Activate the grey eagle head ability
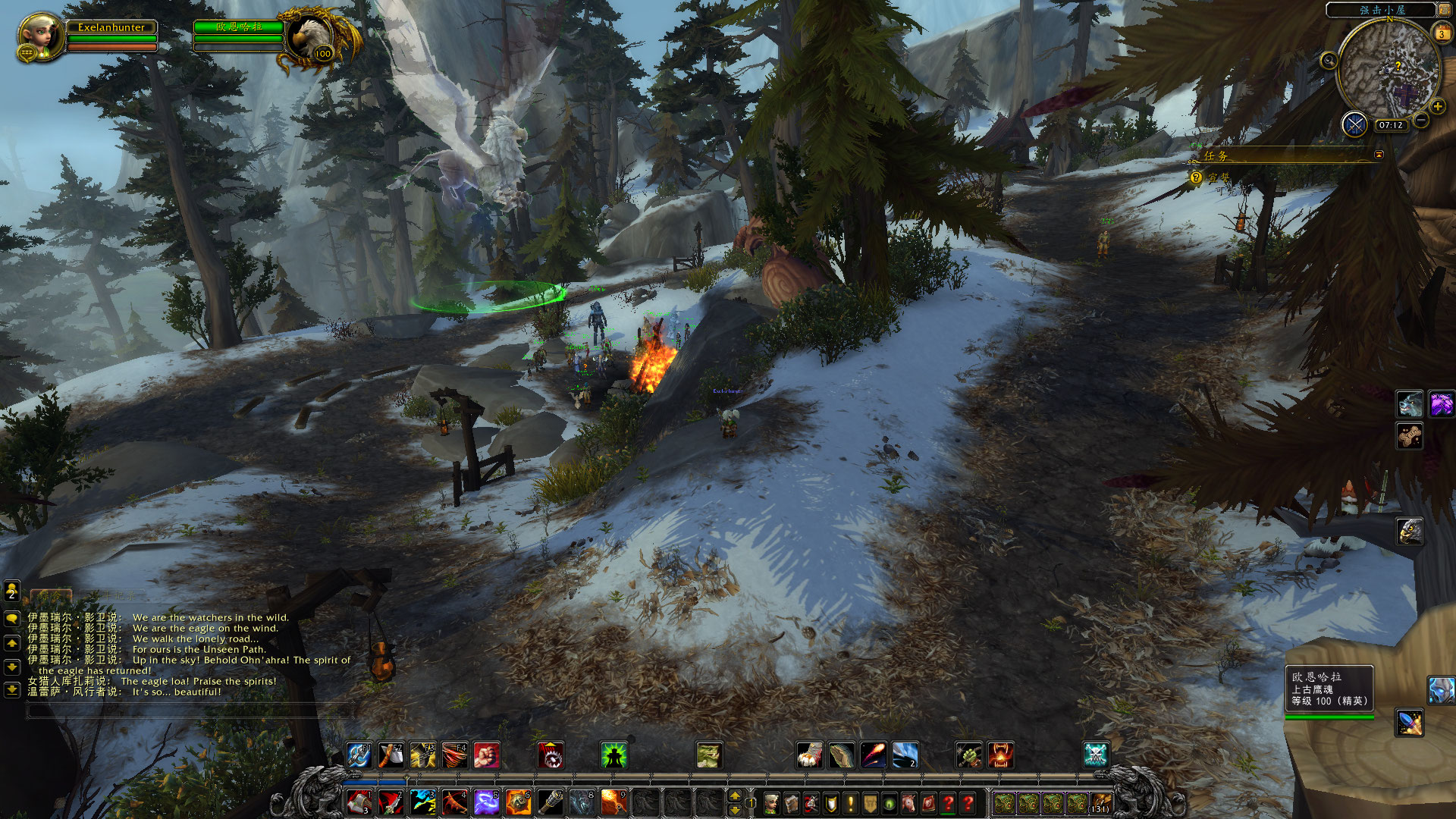Image resolution: width=1456 pixels, height=819 pixels. click(x=1410, y=532)
